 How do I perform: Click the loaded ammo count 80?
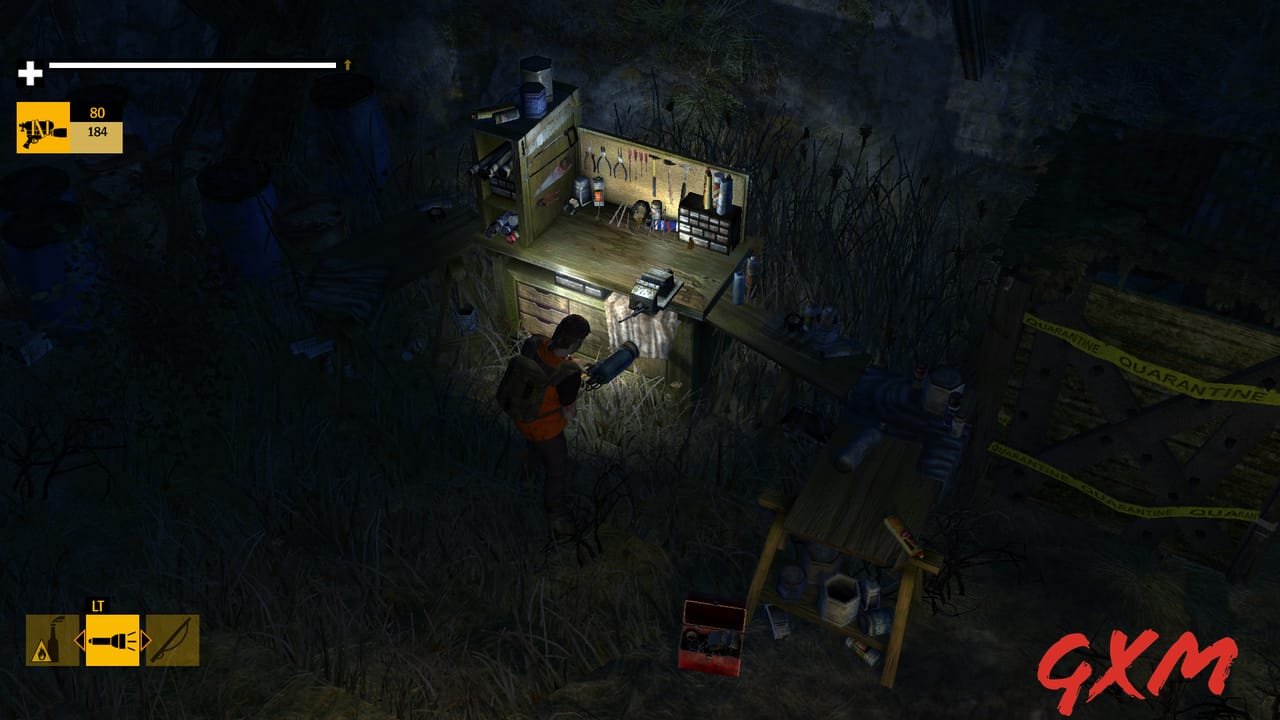click(x=97, y=112)
